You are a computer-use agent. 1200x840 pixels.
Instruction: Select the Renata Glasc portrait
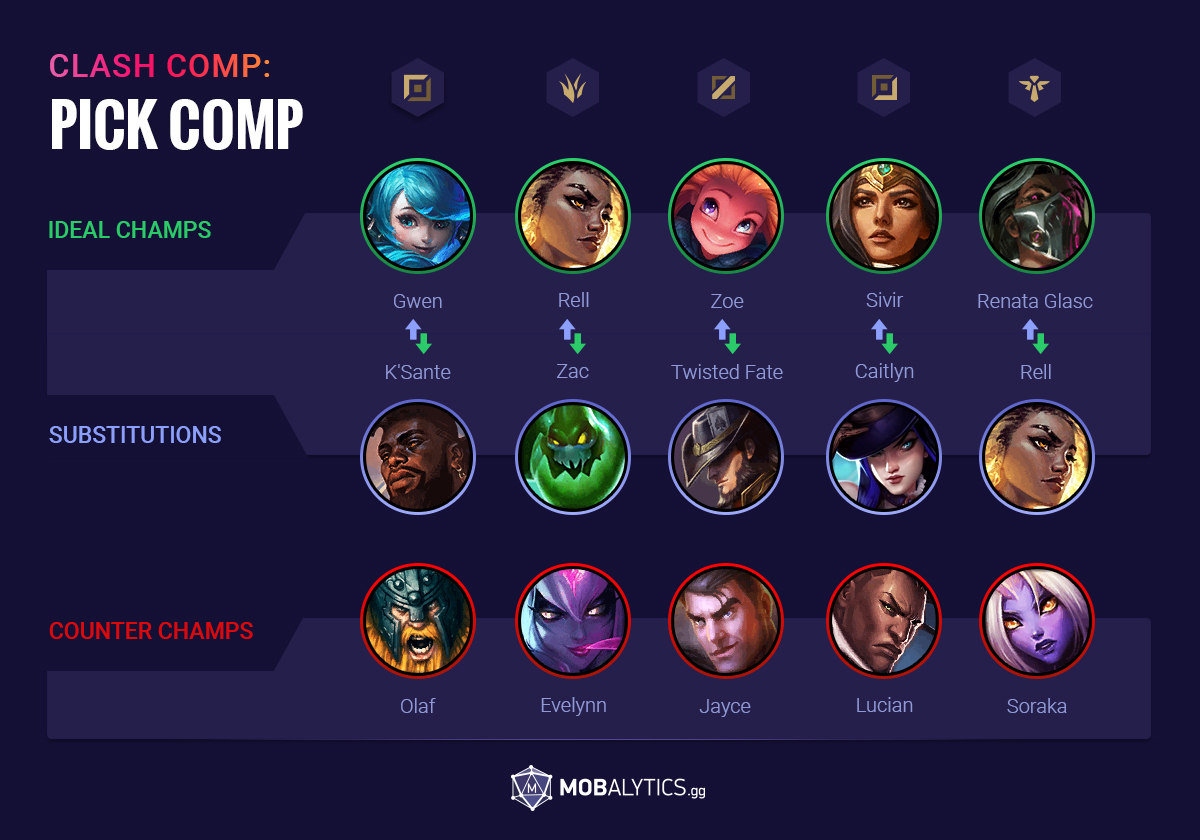[x=1037, y=216]
